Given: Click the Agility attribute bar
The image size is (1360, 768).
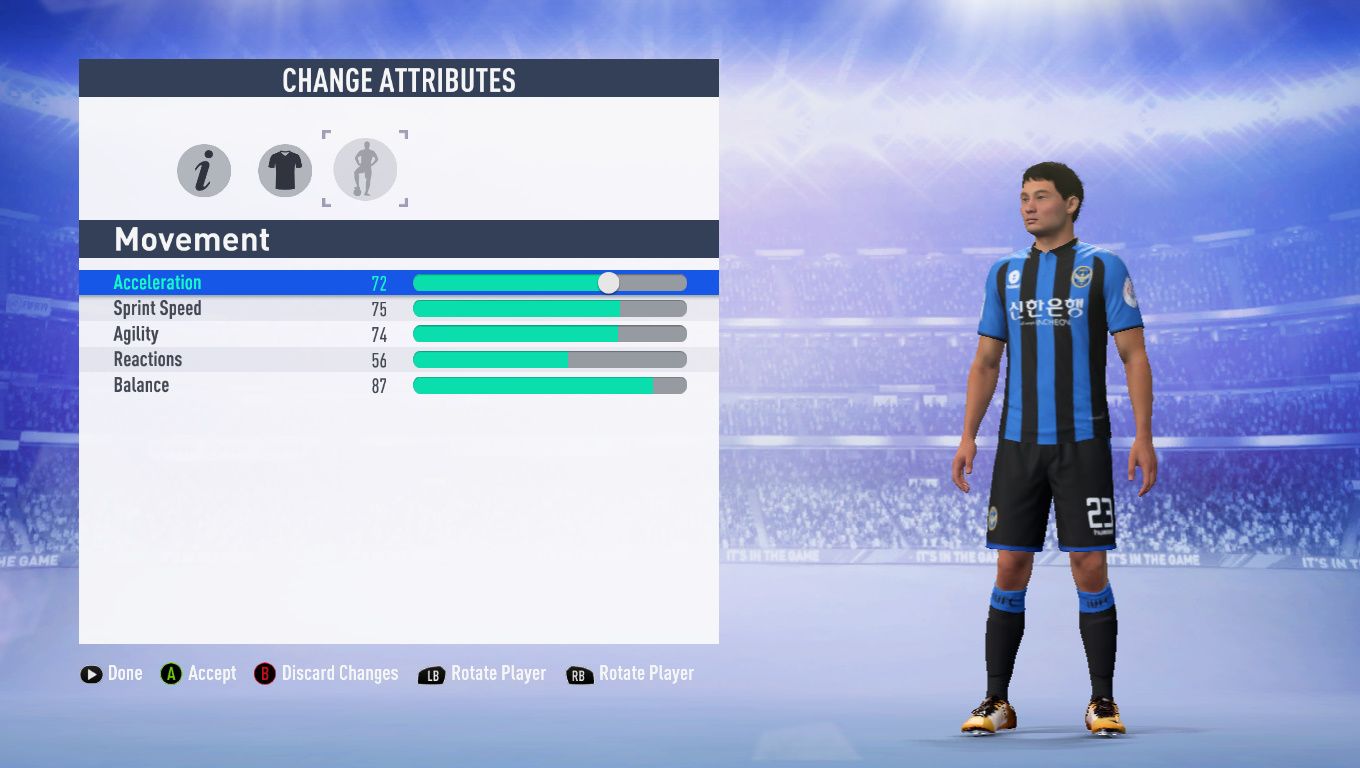Looking at the screenshot, I should coord(549,334).
